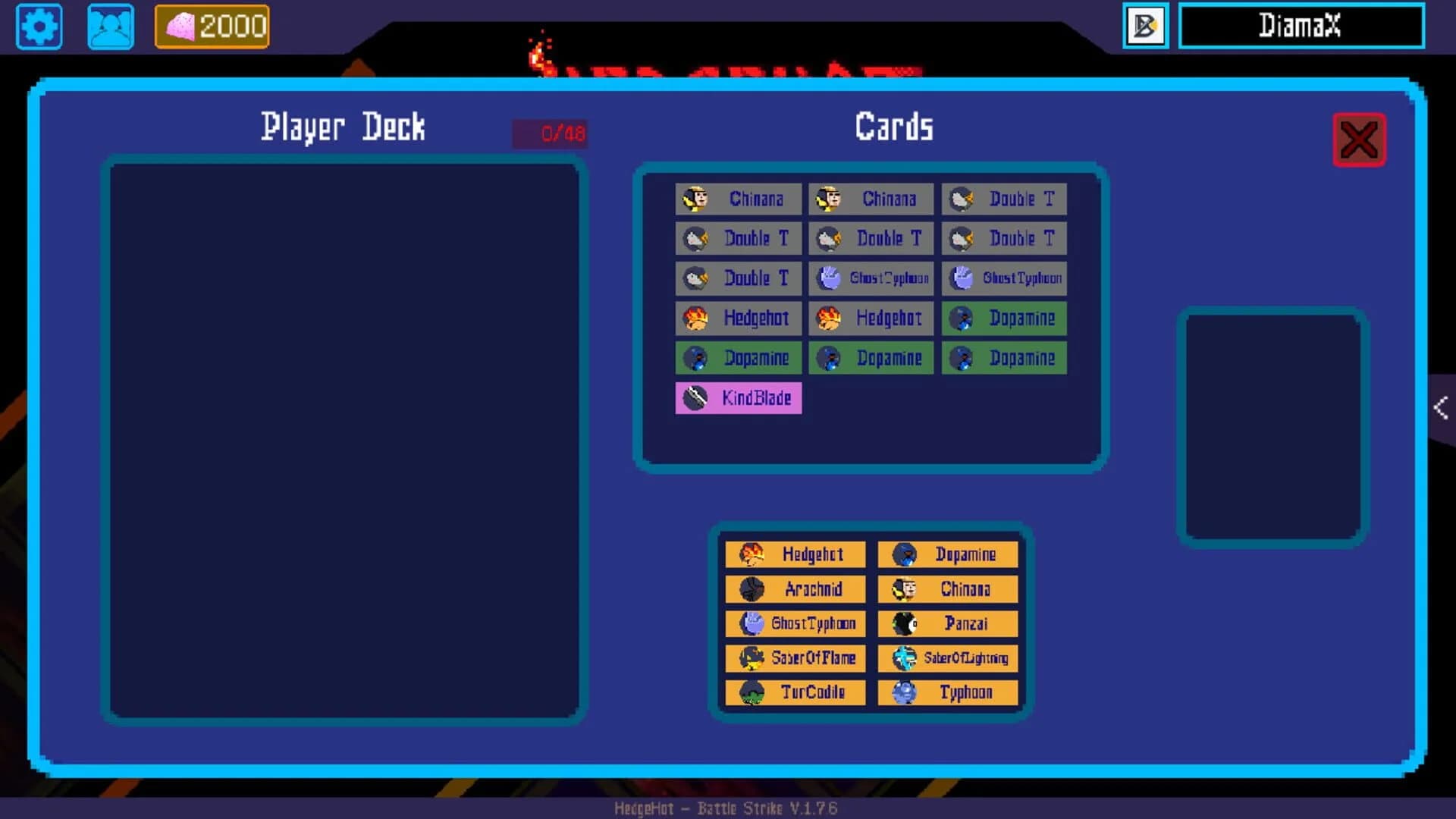The width and height of the screenshot is (1456, 819).
Task: Click the DiamaX username field
Action: coord(1301,27)
